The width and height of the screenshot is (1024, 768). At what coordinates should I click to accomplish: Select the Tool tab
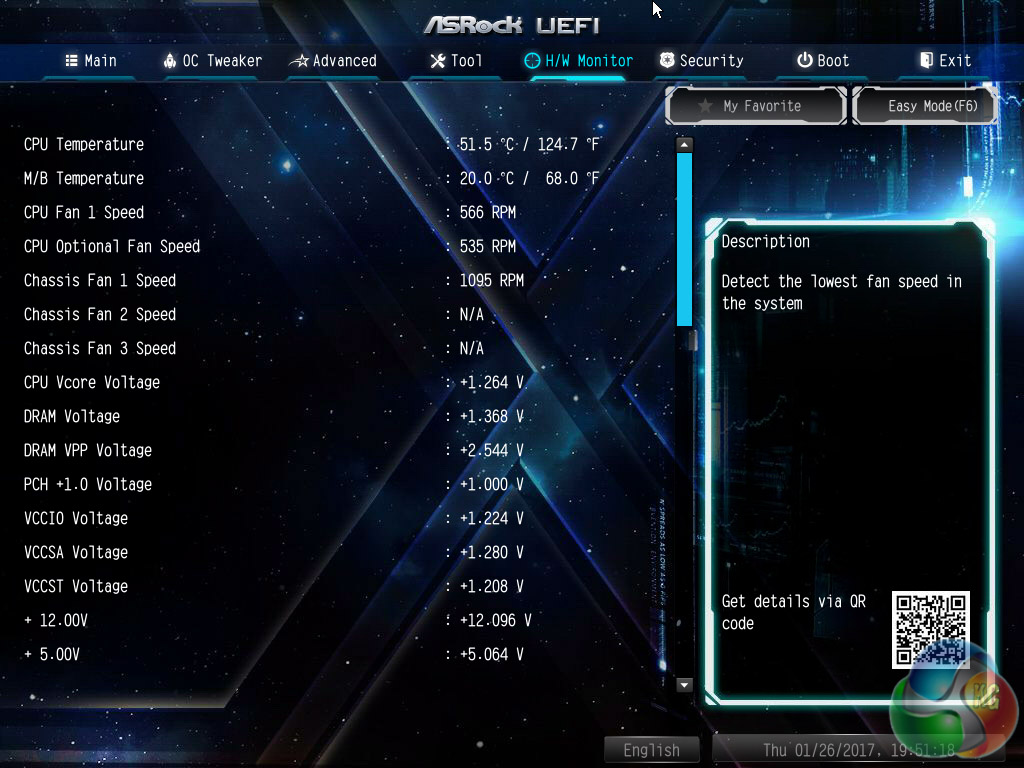coord(456,61)
